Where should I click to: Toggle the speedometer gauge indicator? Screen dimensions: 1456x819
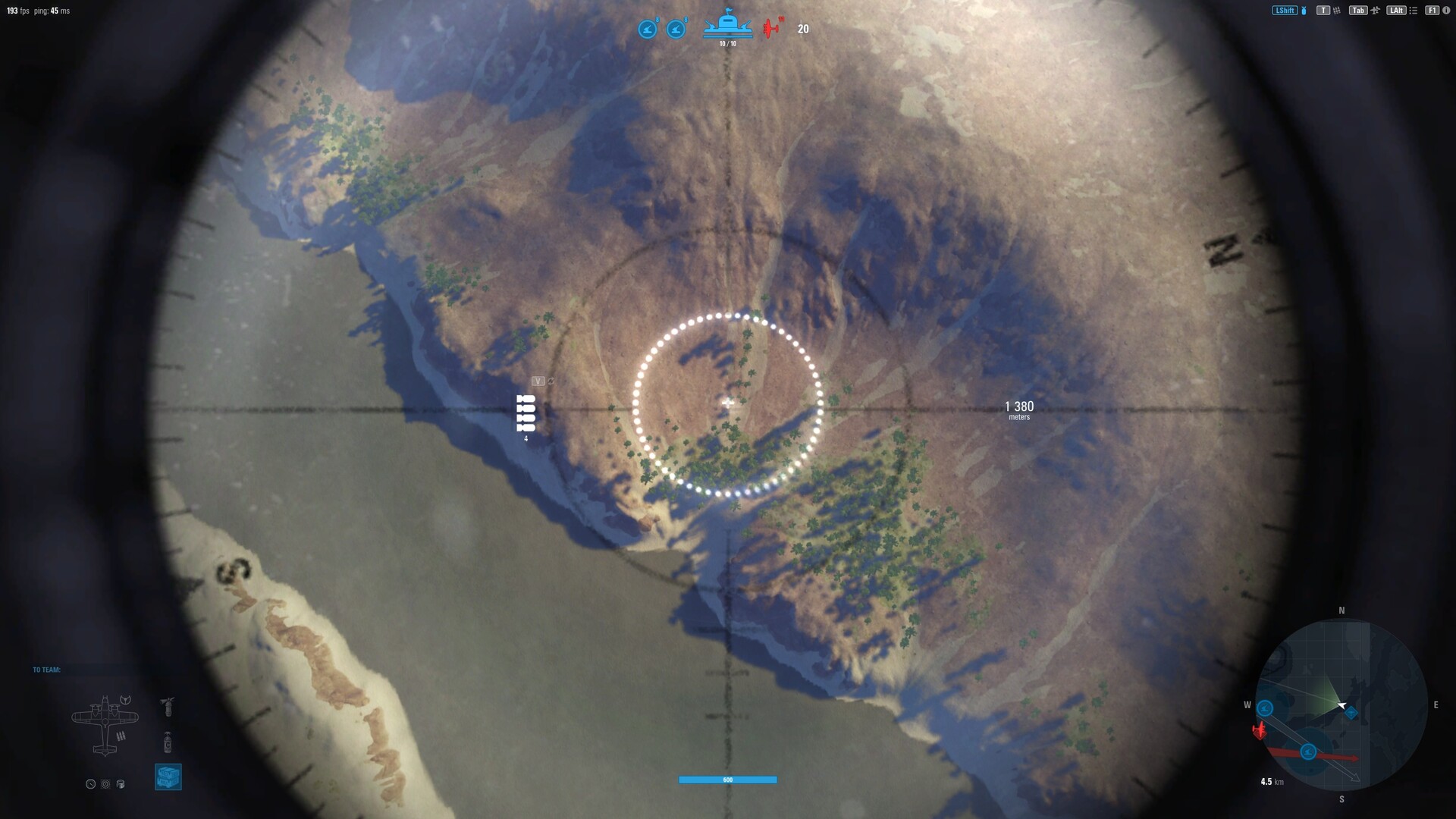(90, 784)
